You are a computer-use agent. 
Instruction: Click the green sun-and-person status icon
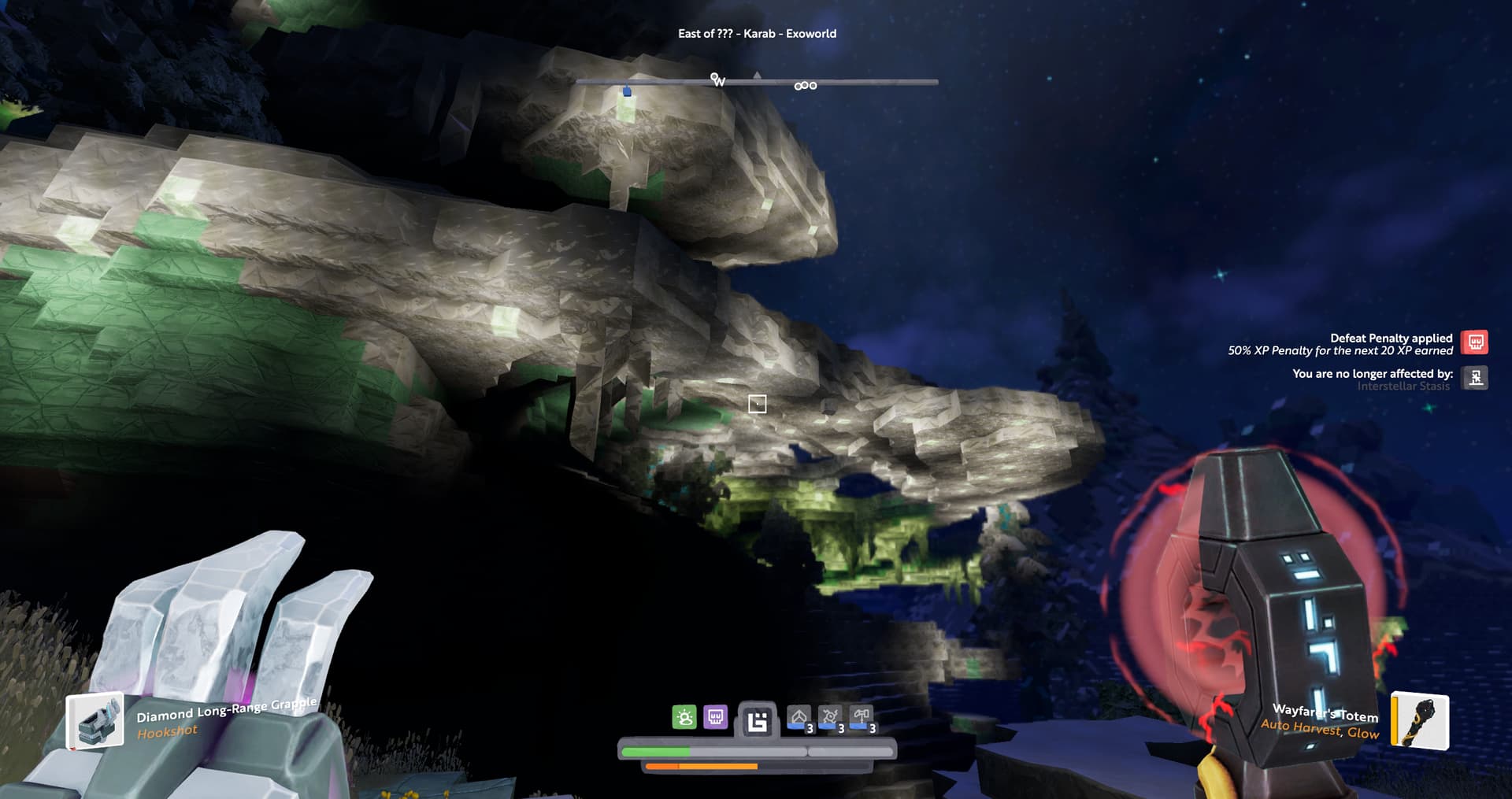point(684,717)
